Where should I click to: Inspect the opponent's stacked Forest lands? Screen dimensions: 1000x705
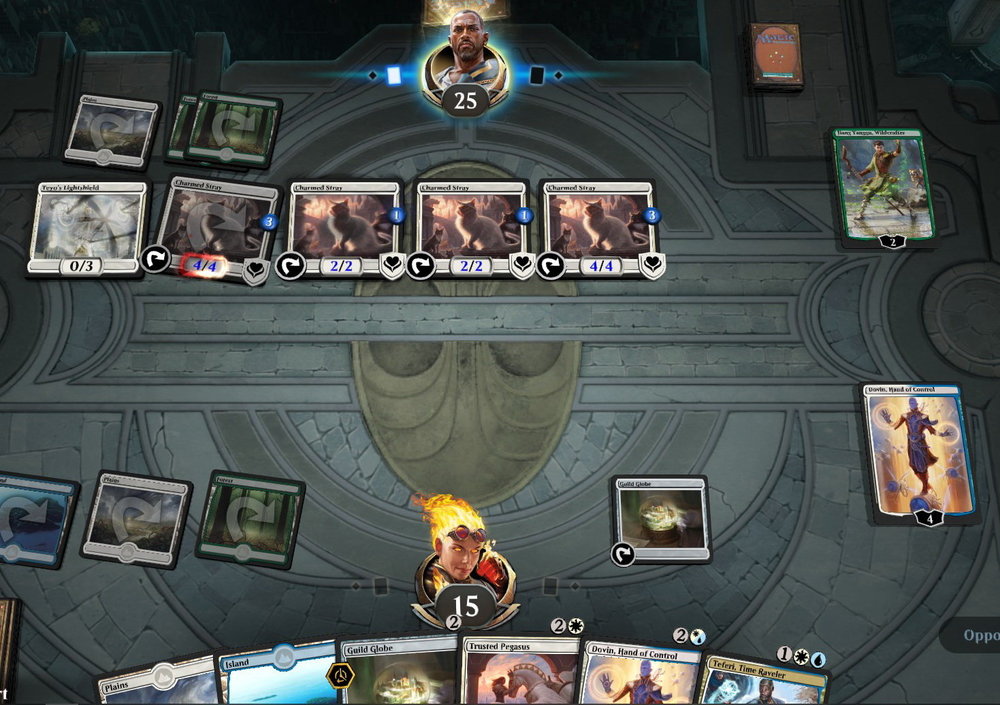232,130
